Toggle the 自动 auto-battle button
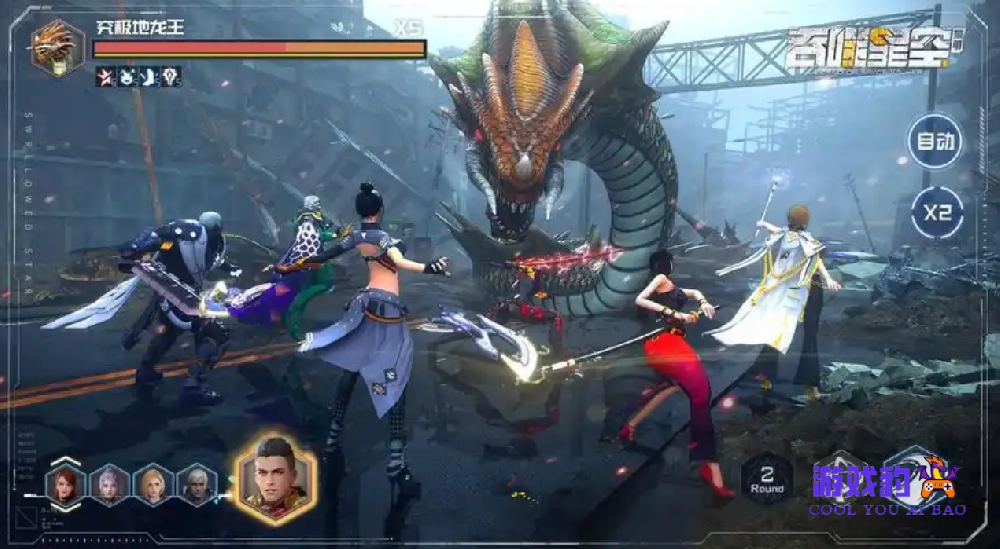1000x549 pixels. 935,141
